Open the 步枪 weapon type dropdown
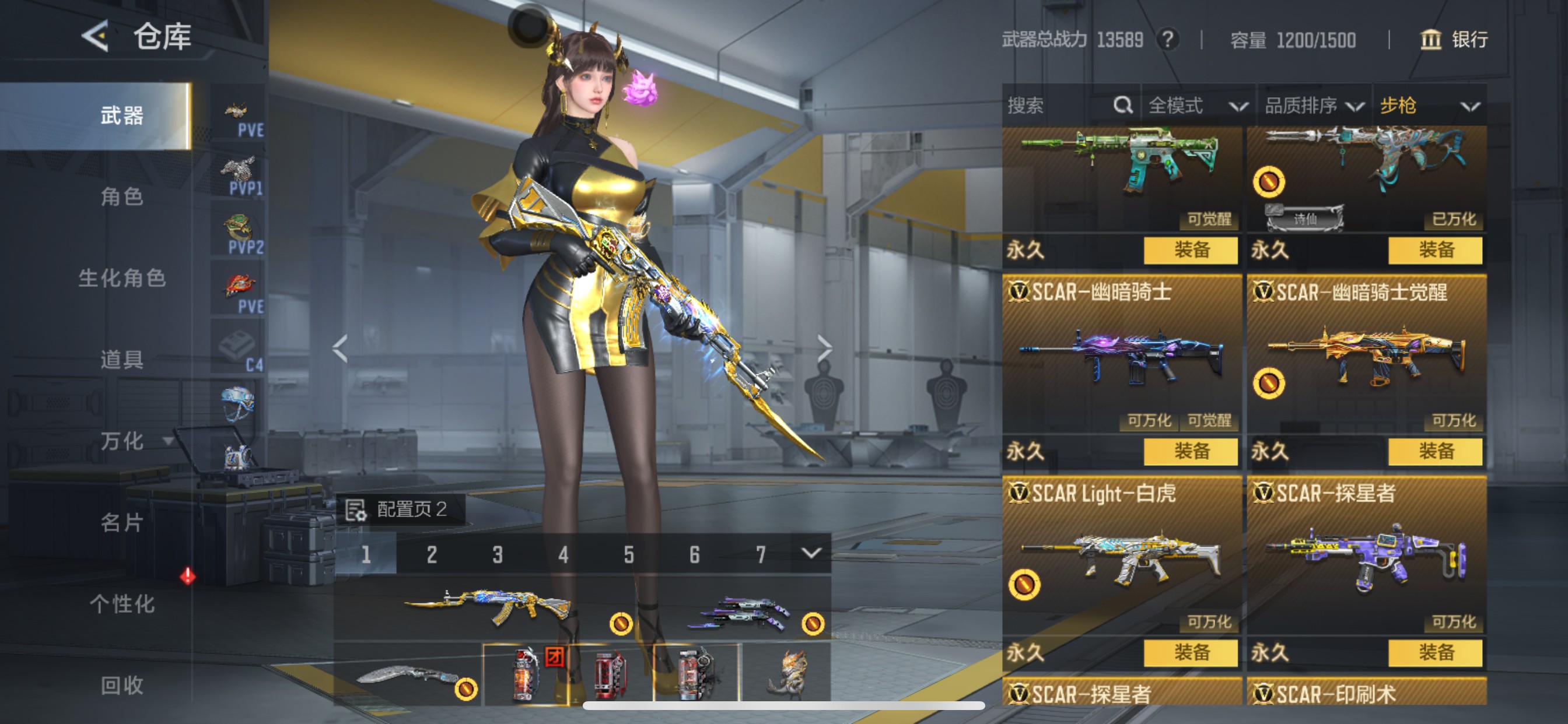Viewport: 1568px width, 724px height. (x=1428, y=106)
